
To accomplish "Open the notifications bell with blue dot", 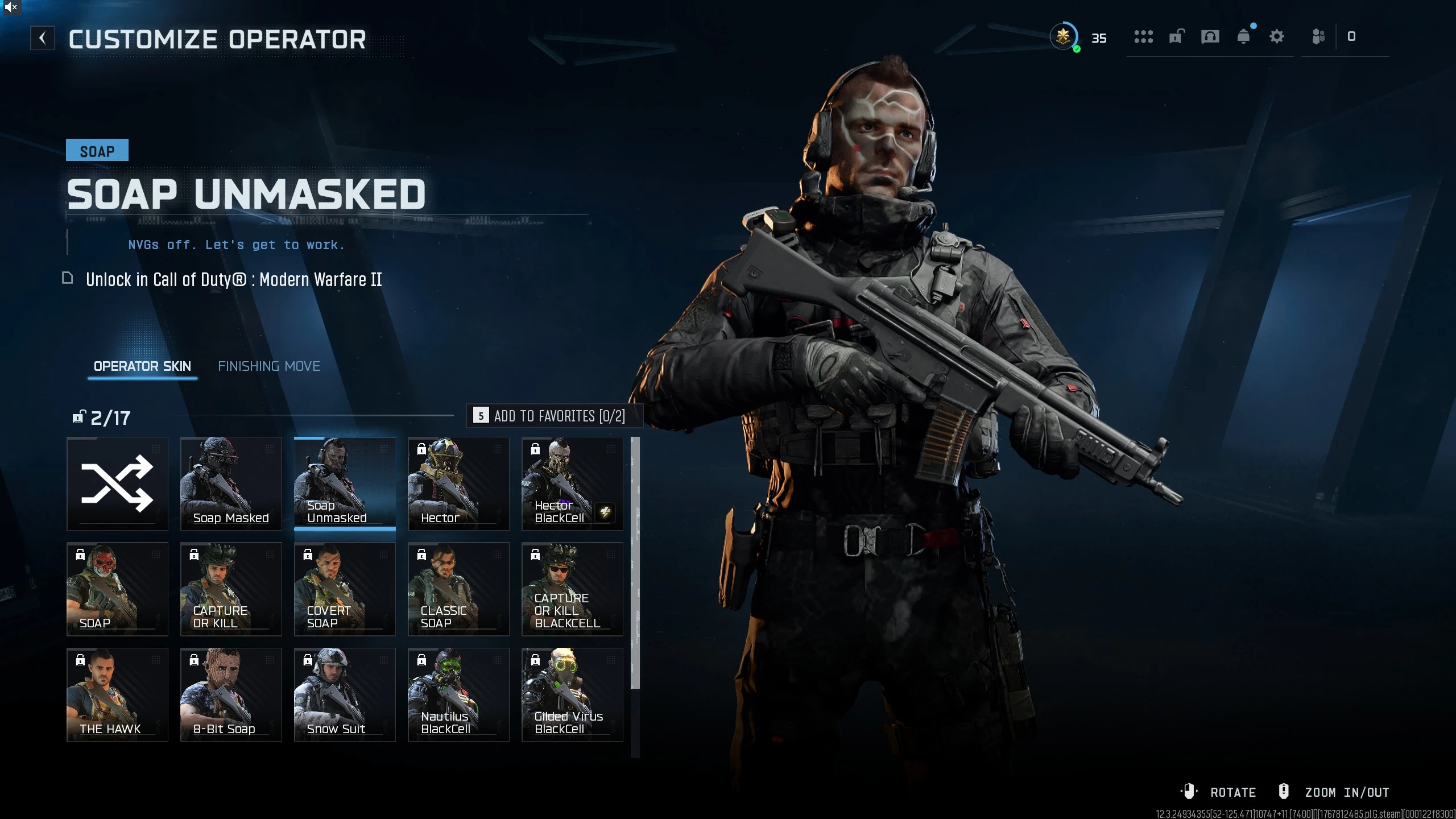I will point(1244,36).
